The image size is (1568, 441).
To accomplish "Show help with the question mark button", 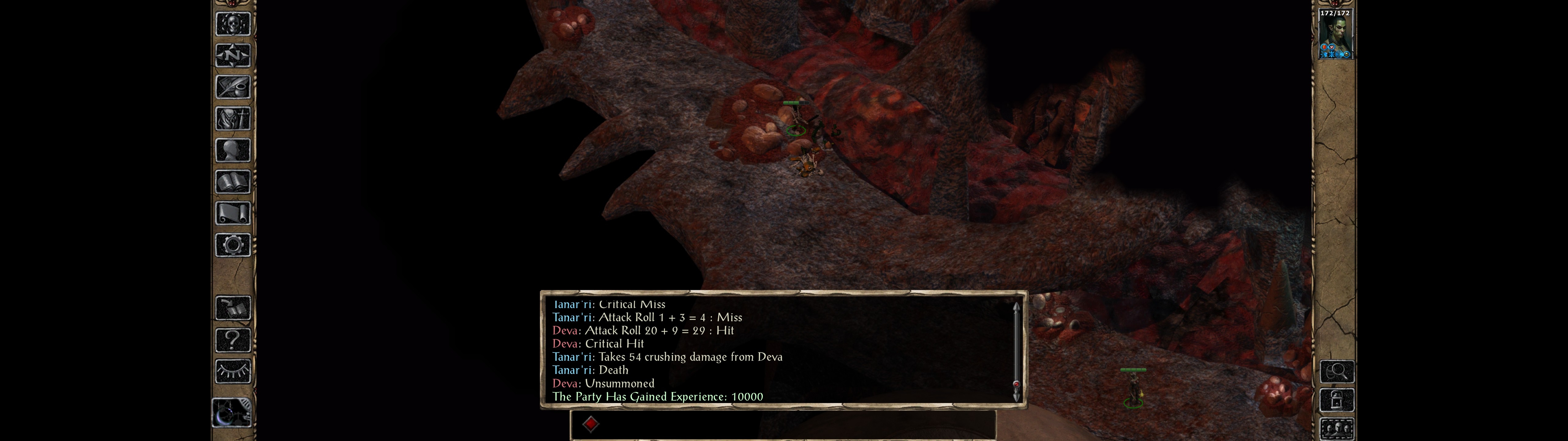I will [x=233, y=340].
